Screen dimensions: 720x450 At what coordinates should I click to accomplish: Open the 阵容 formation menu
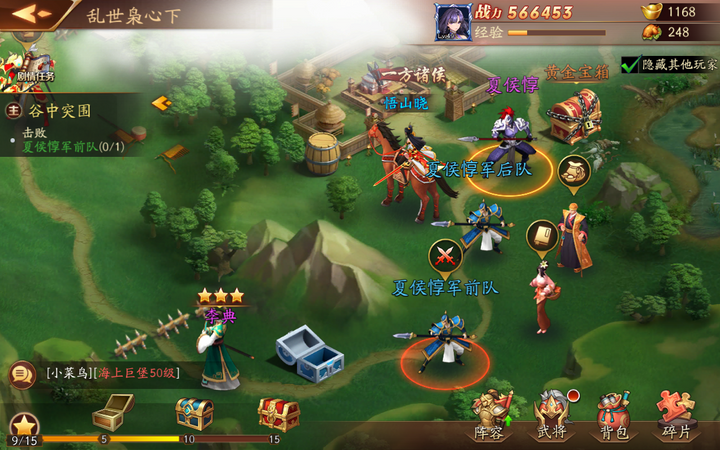492,416
